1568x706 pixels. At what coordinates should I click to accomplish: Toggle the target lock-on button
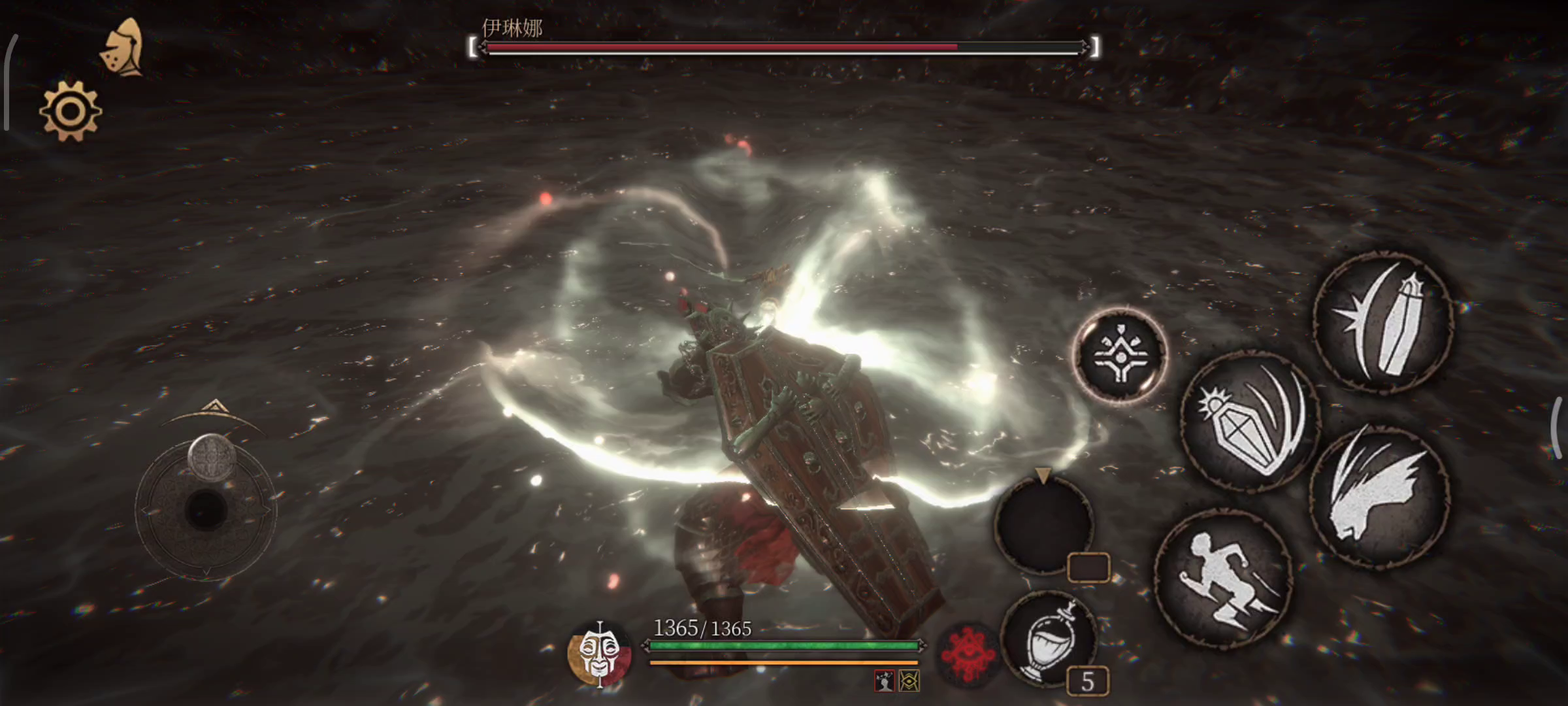[x=1120, y=354]
